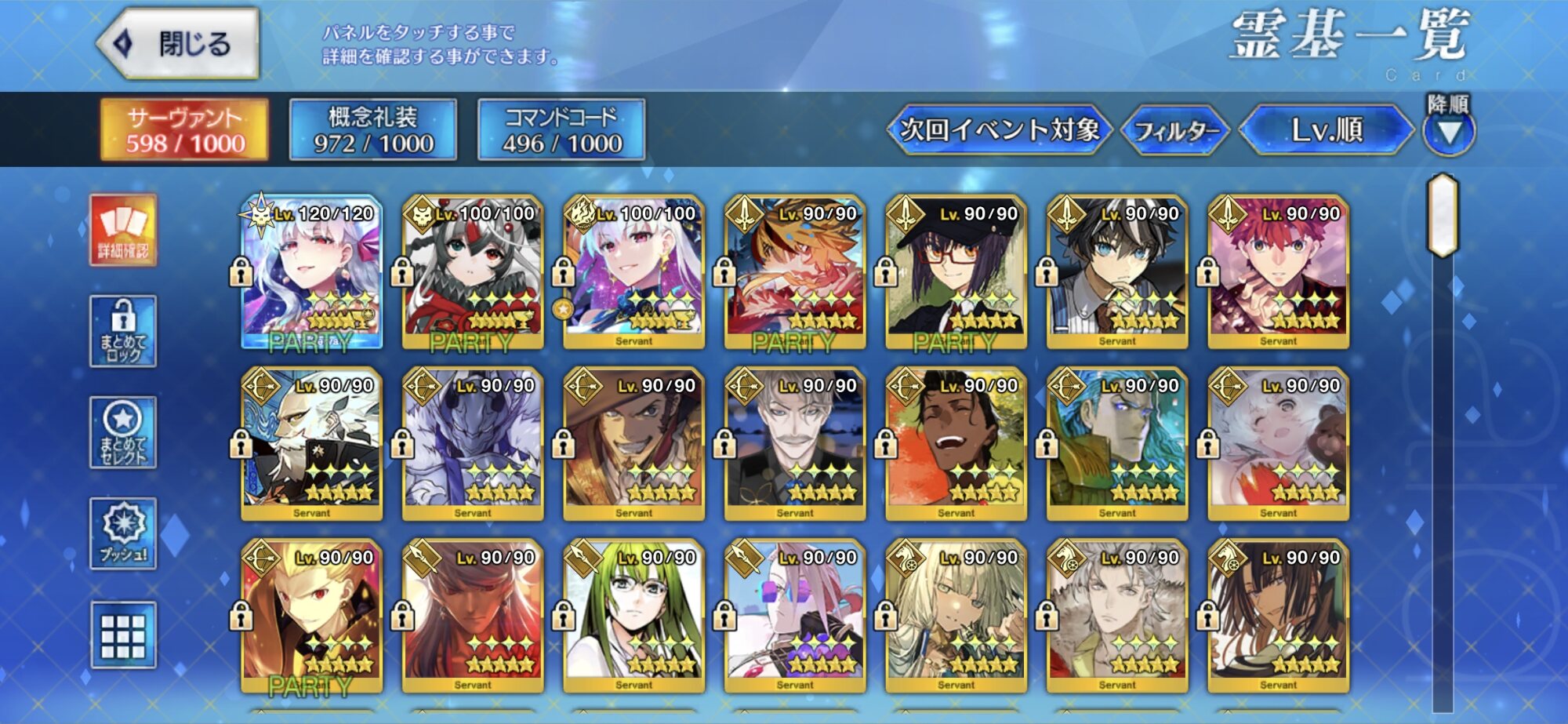Click the vertical scrollbar handle
The image size is (1568, 724).
(x=1443, y=216)
